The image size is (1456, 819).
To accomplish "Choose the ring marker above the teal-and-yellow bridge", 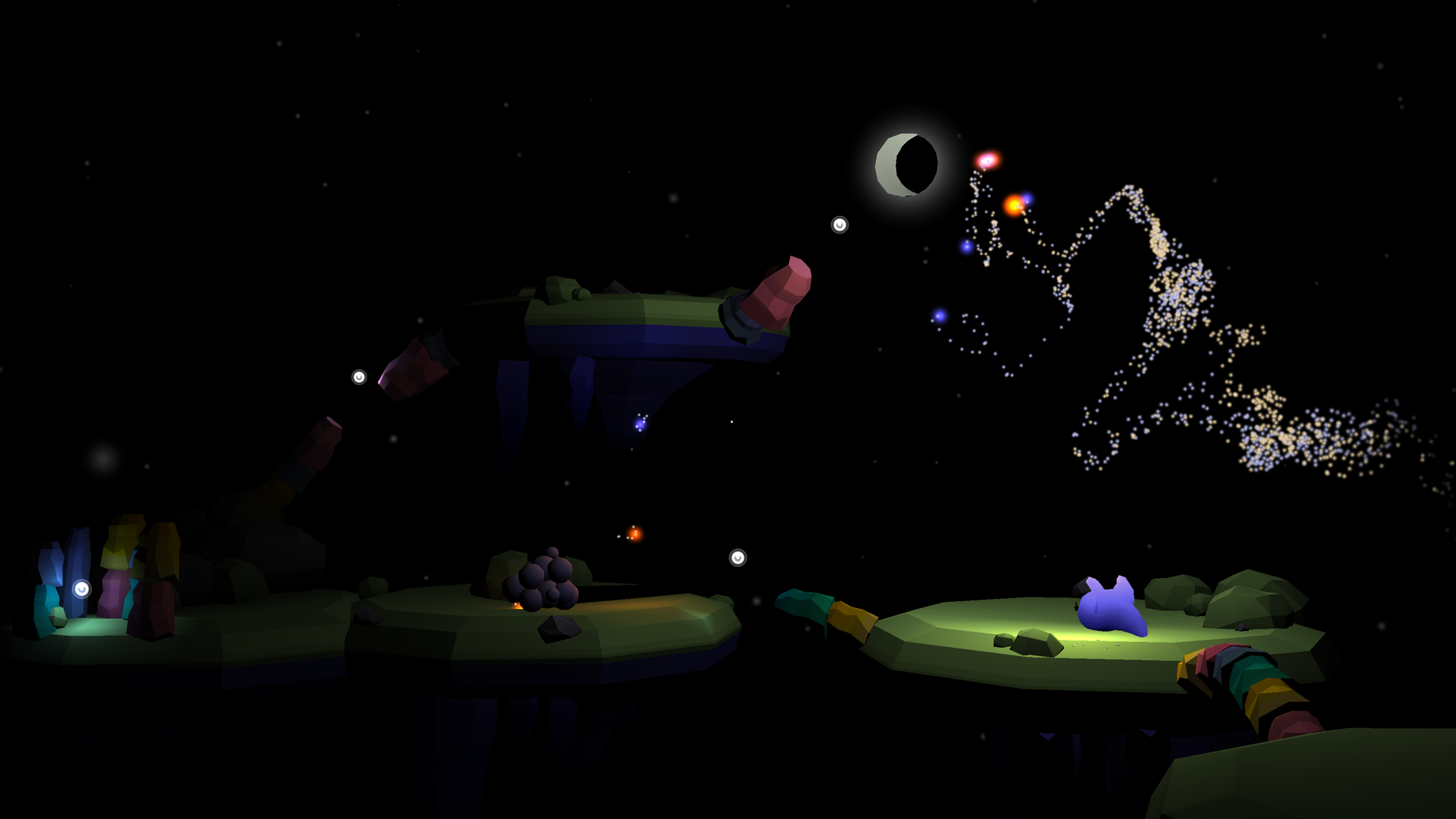I will [738, 557].
